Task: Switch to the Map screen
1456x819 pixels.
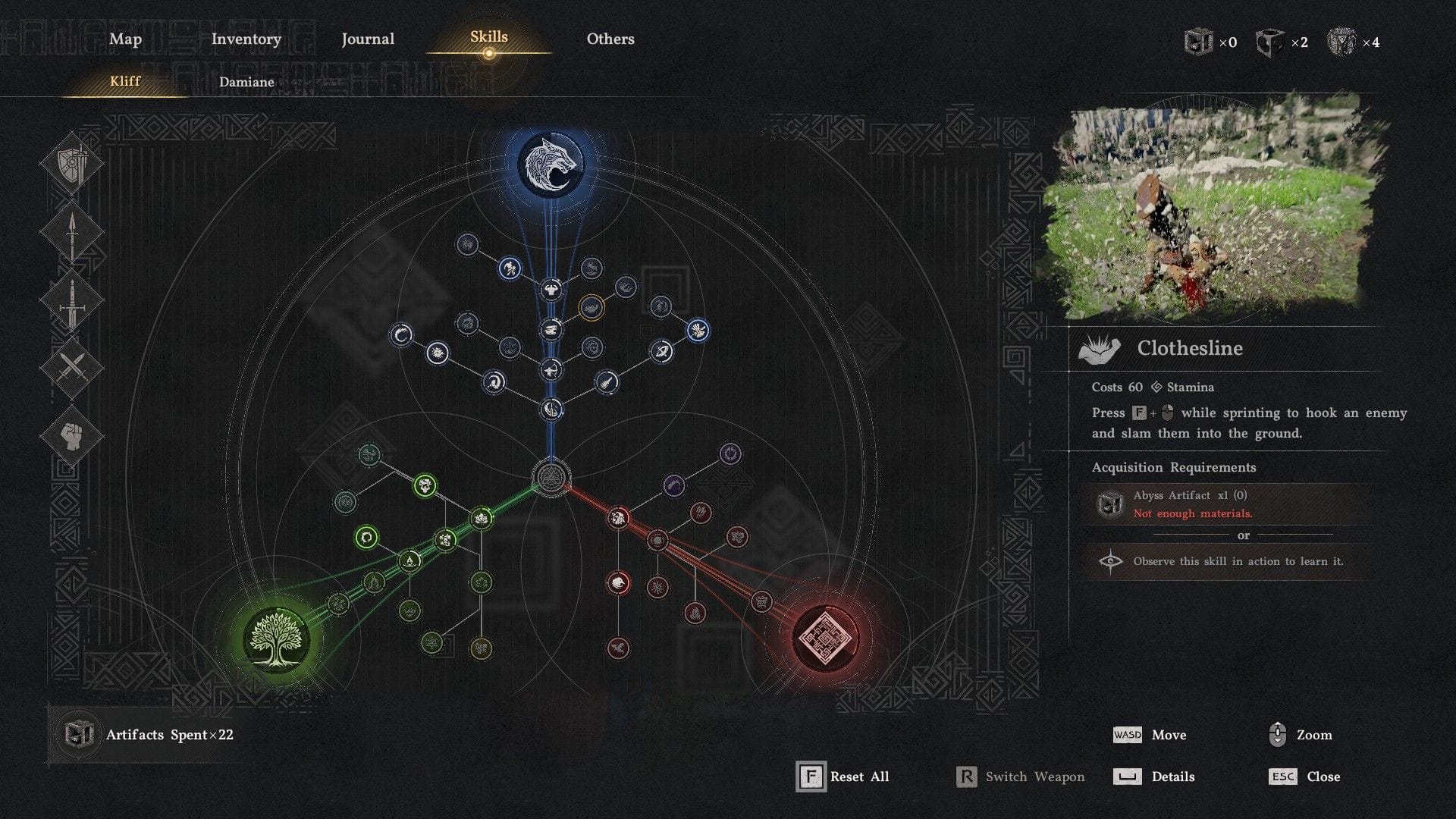Action: coord(125,39)
